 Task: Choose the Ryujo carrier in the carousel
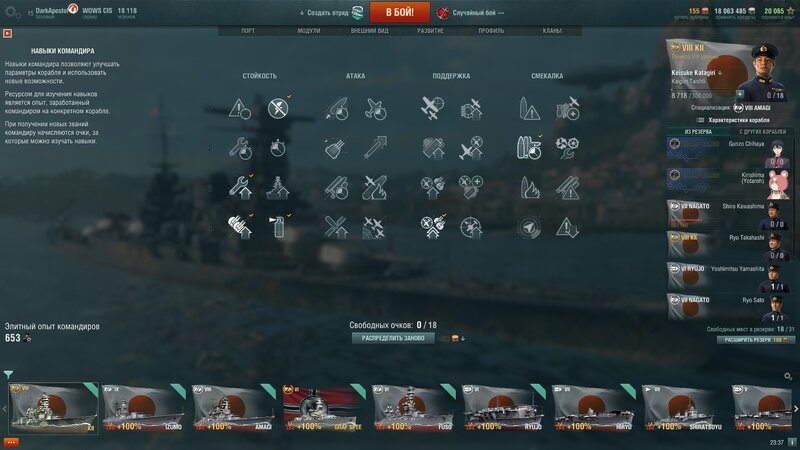[504, 408]
